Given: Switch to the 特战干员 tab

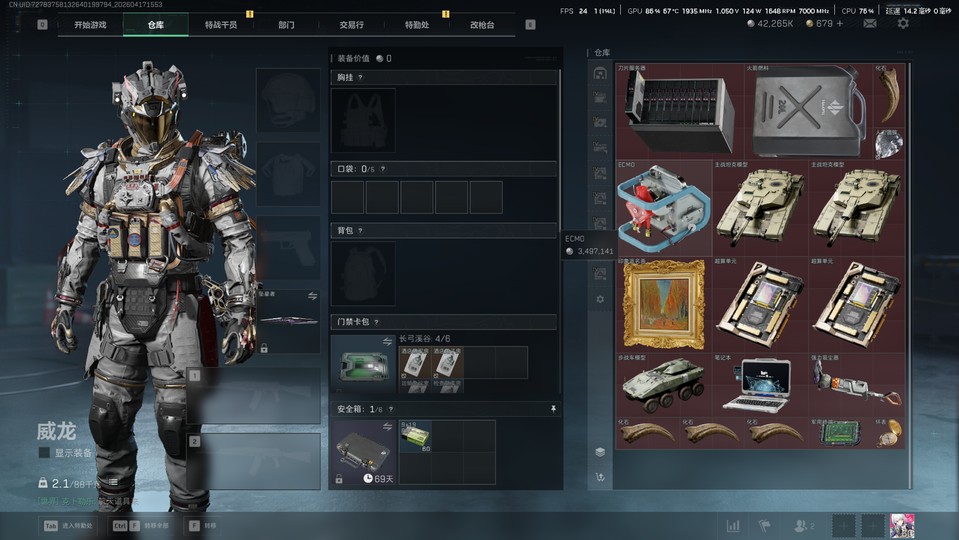Looking at the screenshot, I should pos(221,24).
